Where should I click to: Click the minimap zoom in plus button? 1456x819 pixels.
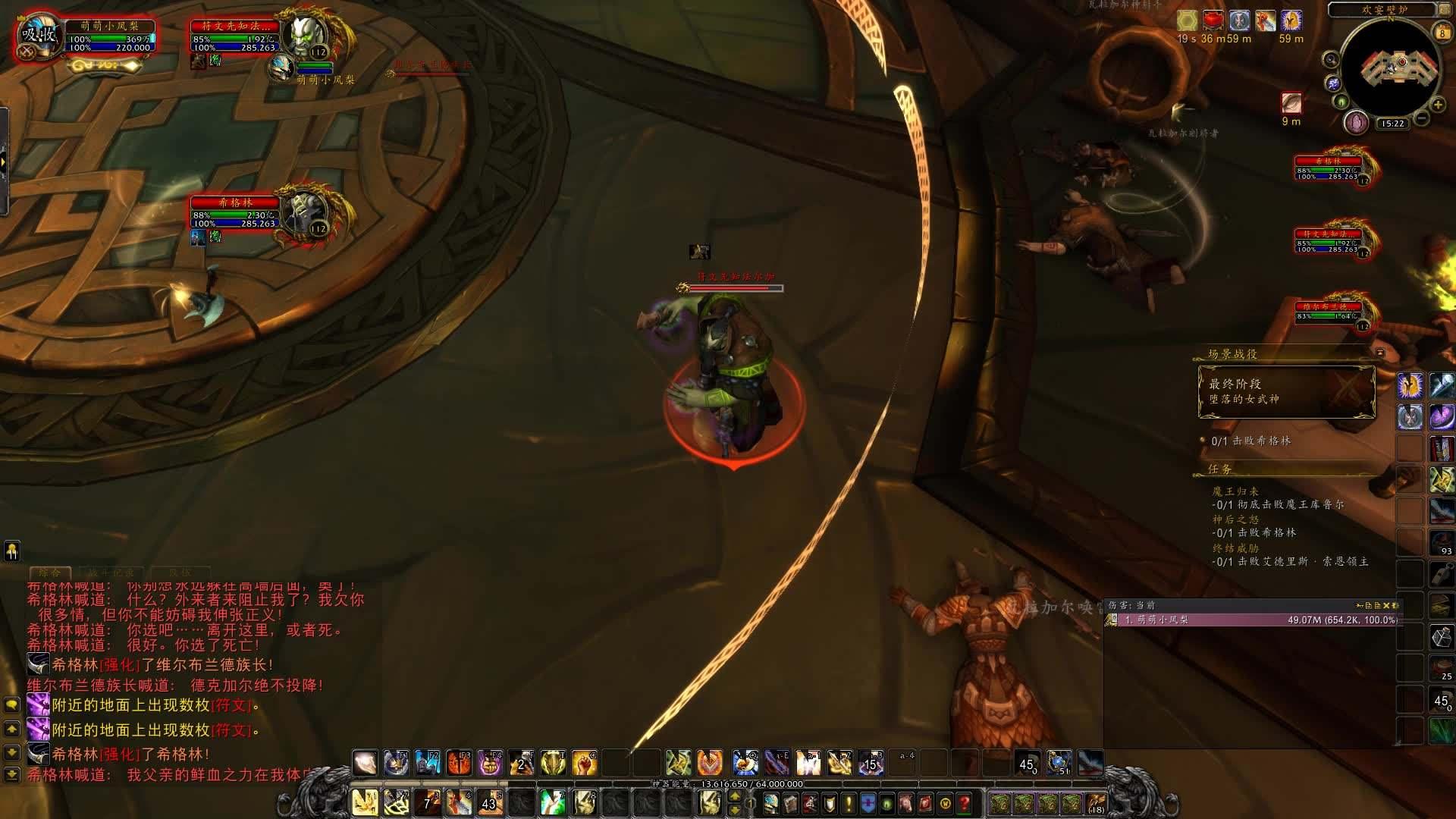1437,105
